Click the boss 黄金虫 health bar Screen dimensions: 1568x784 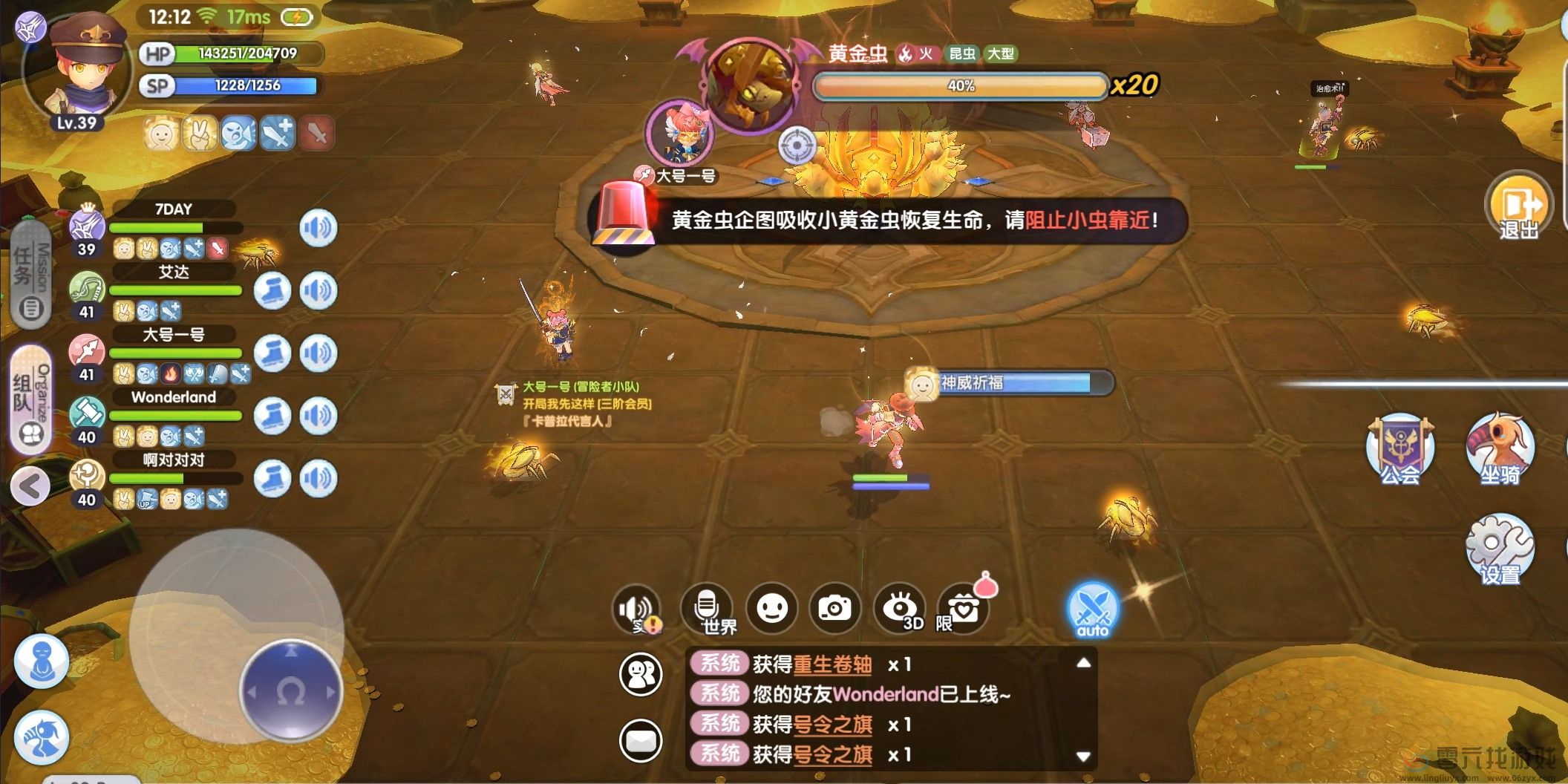958,86
